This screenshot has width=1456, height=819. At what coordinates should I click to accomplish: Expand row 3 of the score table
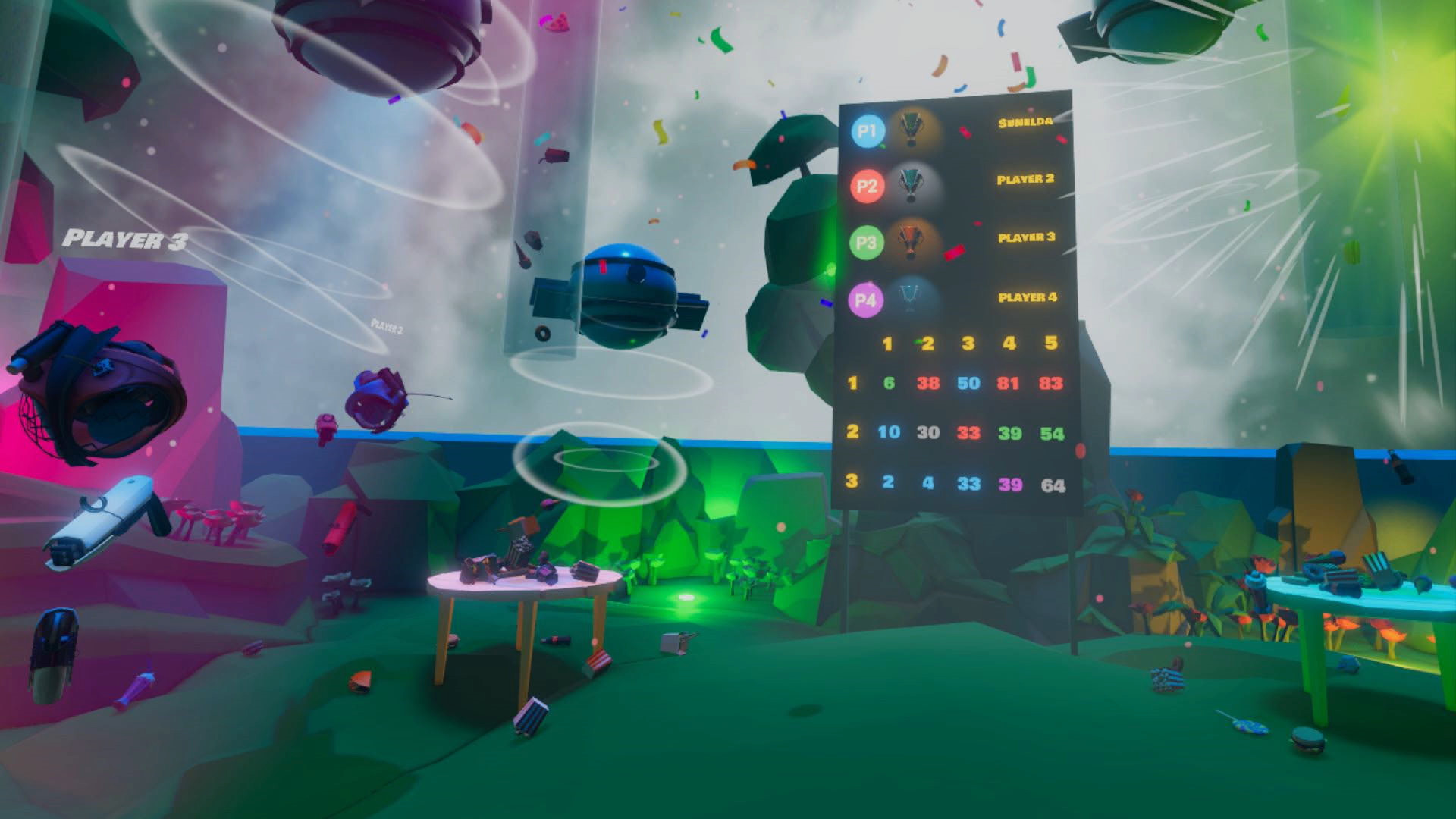point(852,482)
